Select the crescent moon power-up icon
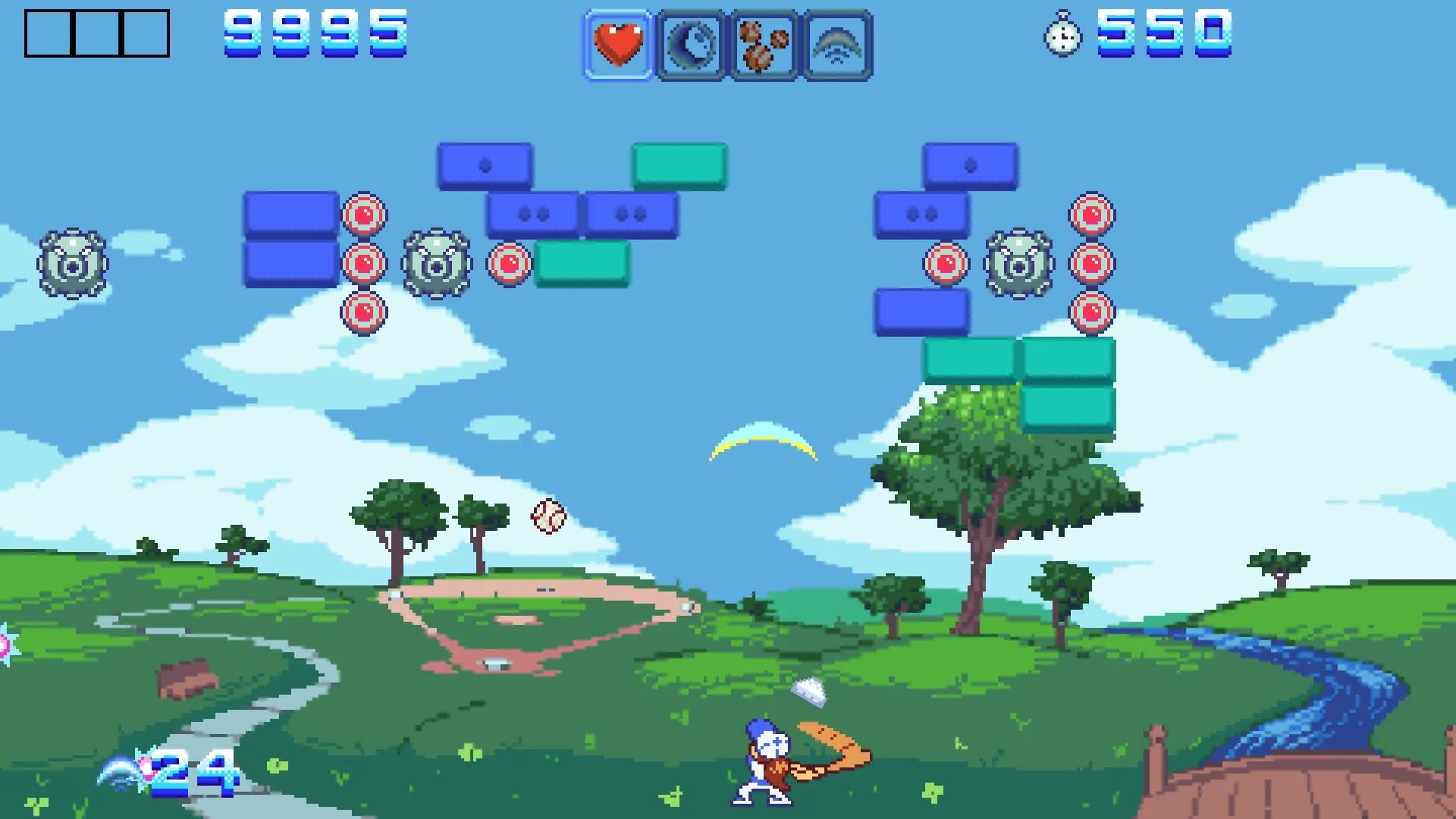The height and width of the screenshot is (819, 1456). pyautogui.click(x=690, y=43)
